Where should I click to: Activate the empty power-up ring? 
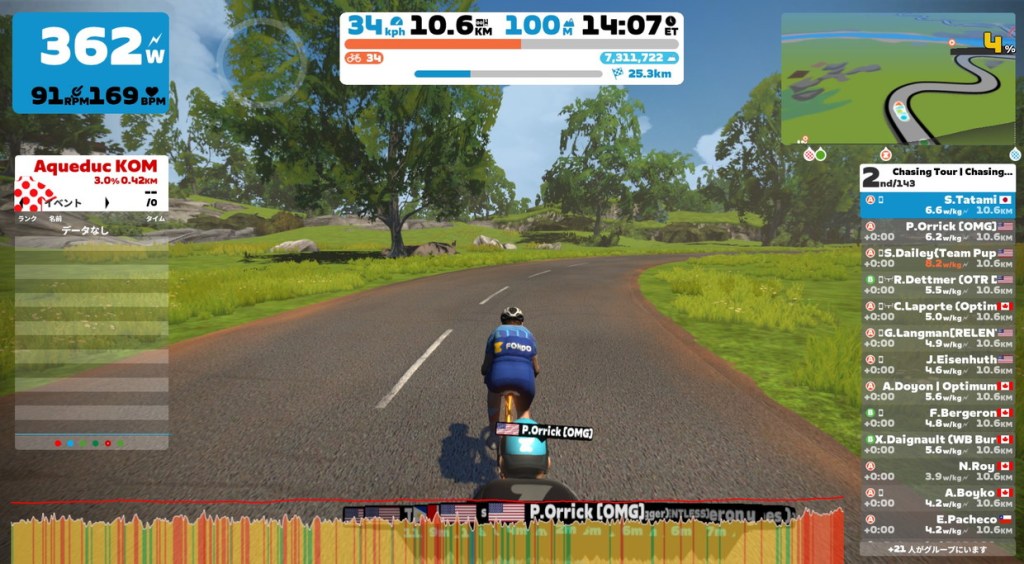[x=261, y=62]
